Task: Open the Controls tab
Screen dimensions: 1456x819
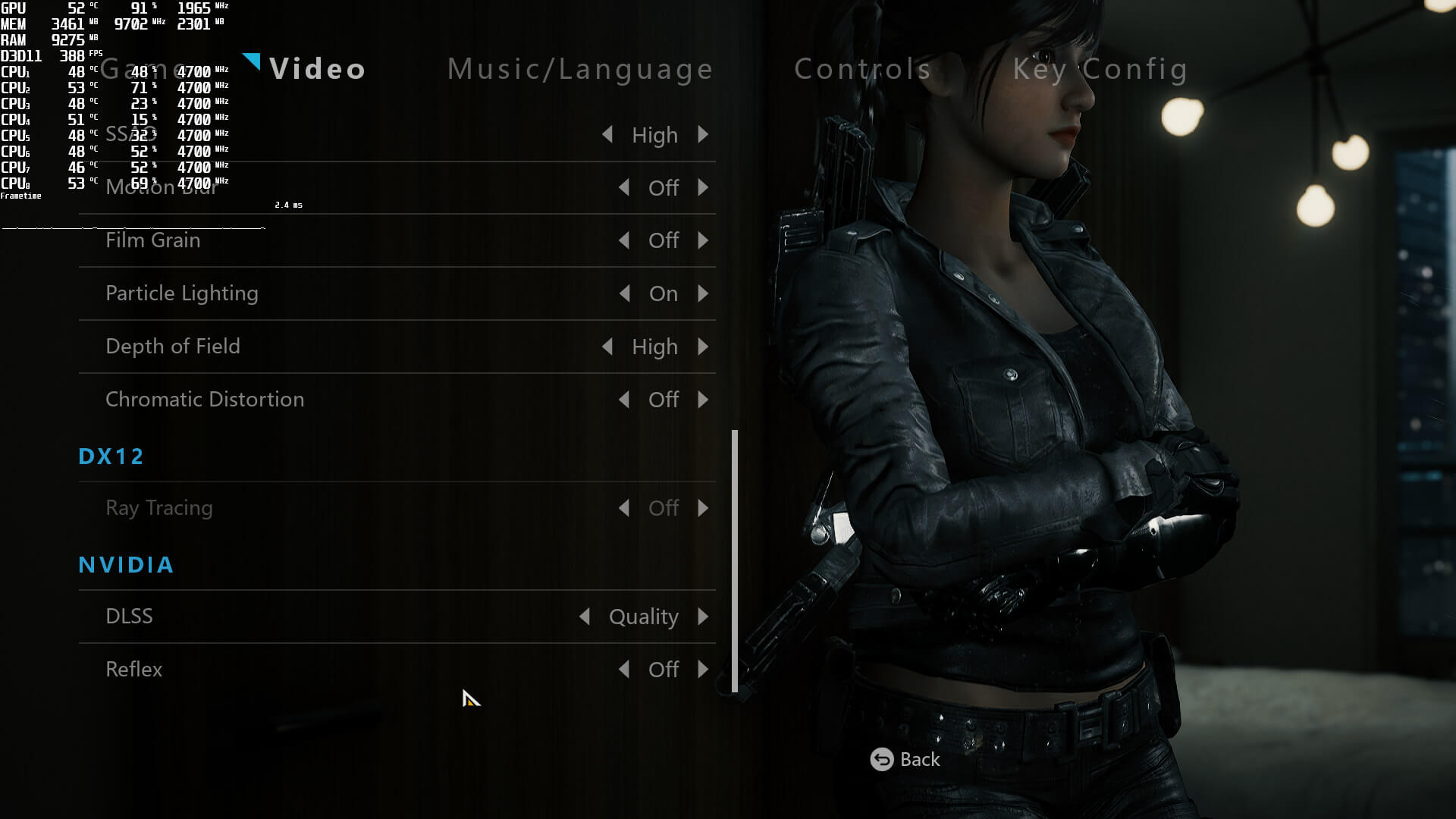Action: (x=862, y=69)
